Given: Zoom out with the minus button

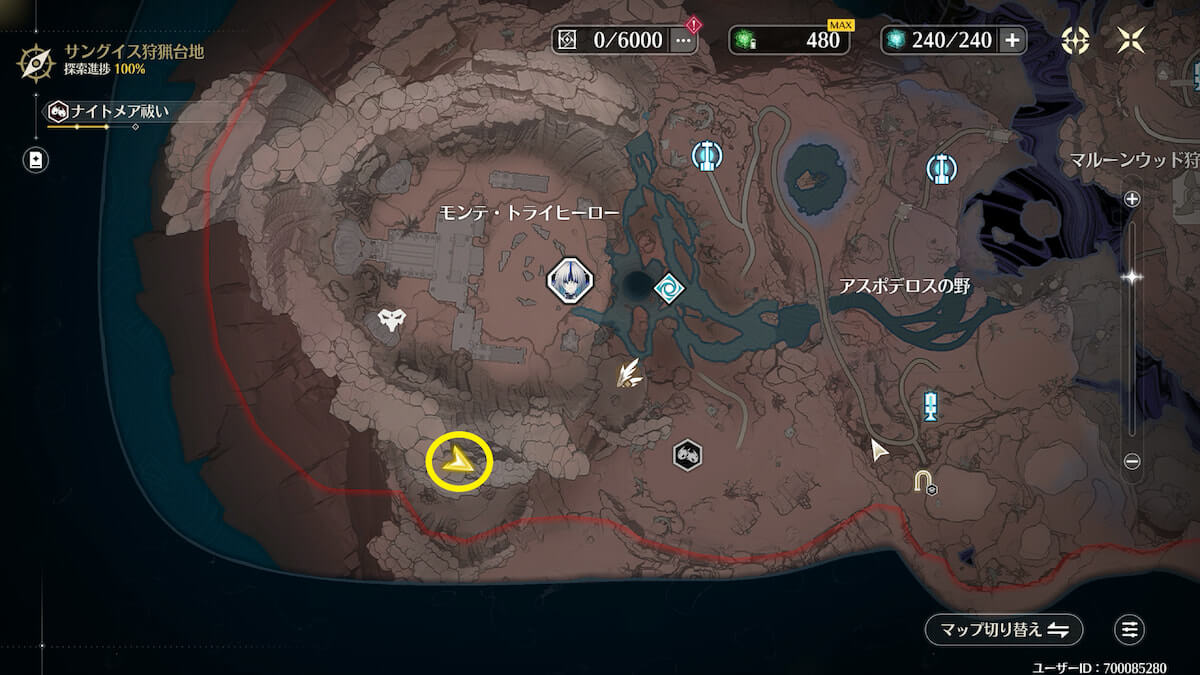Looking at the screenshot, I should [1132, 461].
